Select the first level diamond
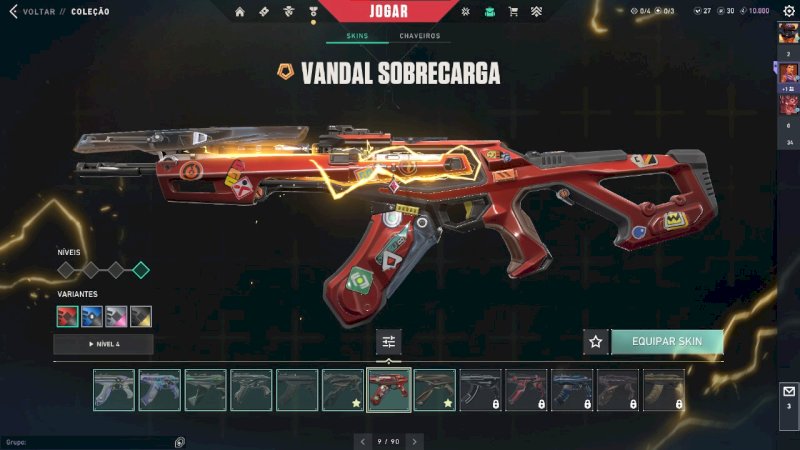Screen dimensions: 800x450 [x=66, y=270]
